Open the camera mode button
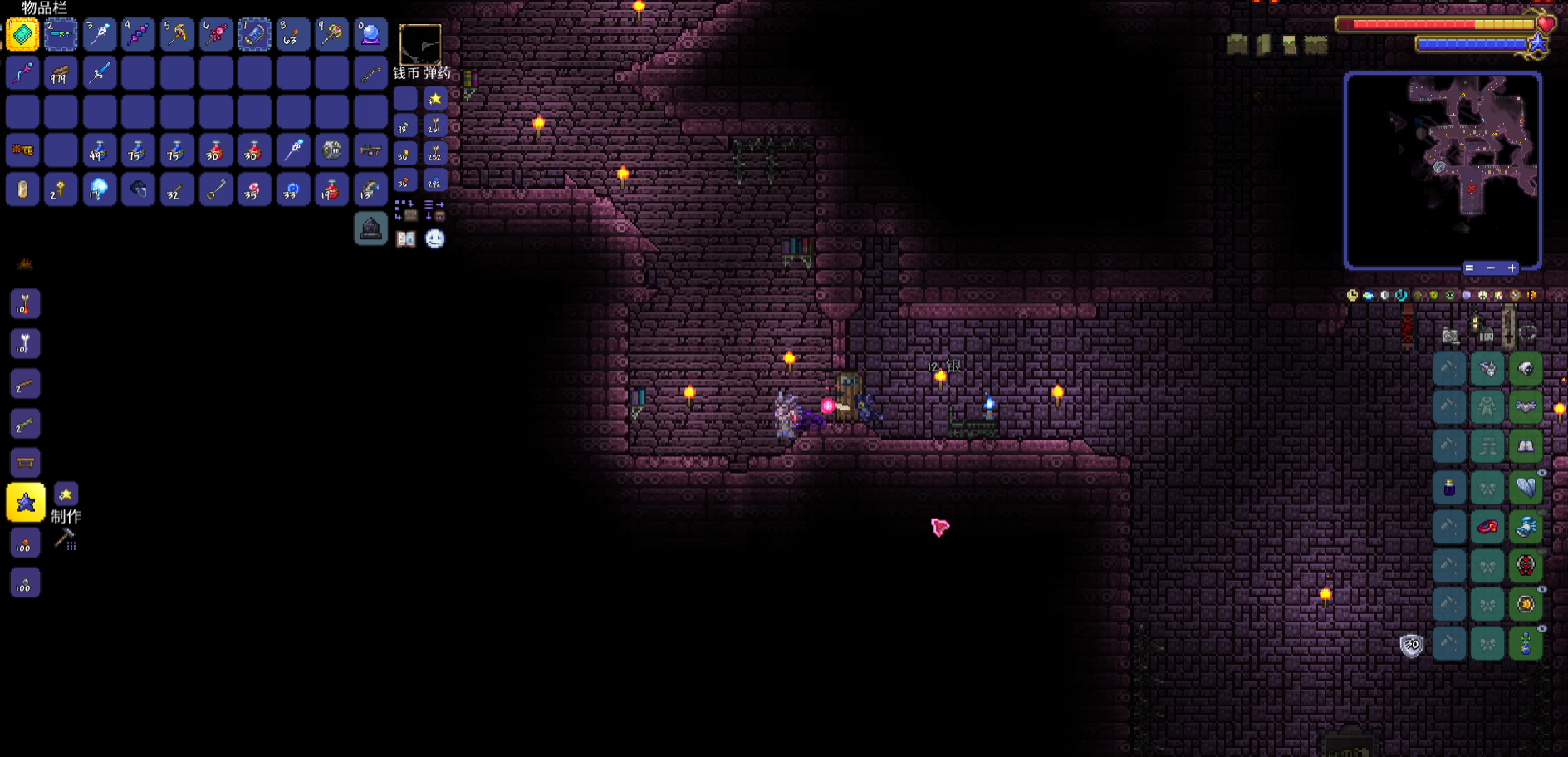This screenshot has height=757, width=1568. pos(1450,336)
